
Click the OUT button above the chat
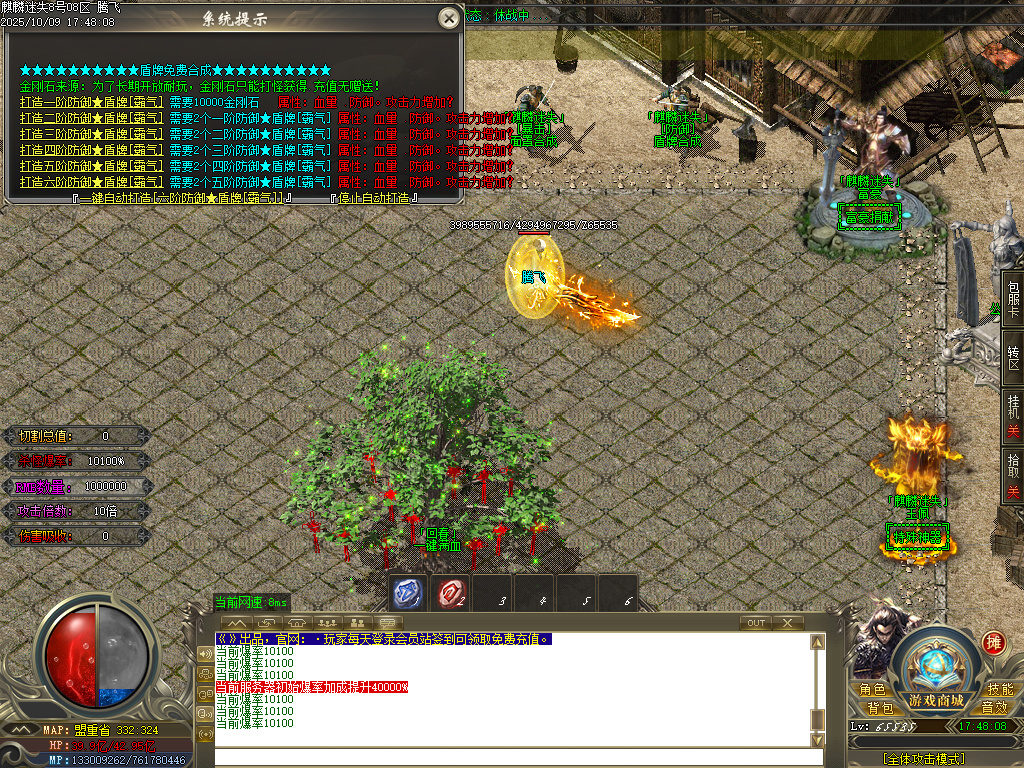point(756,623)
